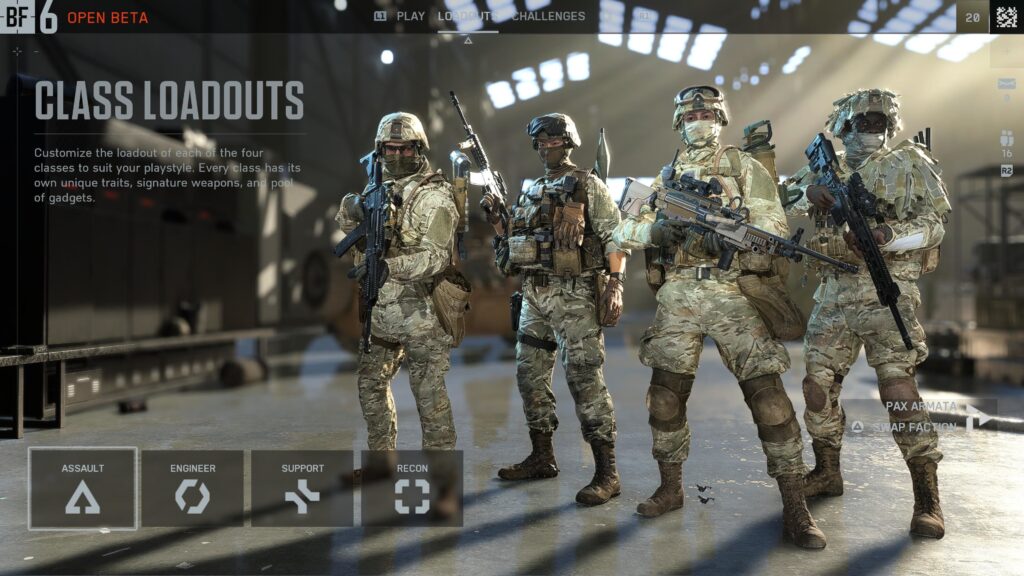This screenshot has width=1024, height=576.
Task: Choose the Engineer class loadout
Action: 192,488
